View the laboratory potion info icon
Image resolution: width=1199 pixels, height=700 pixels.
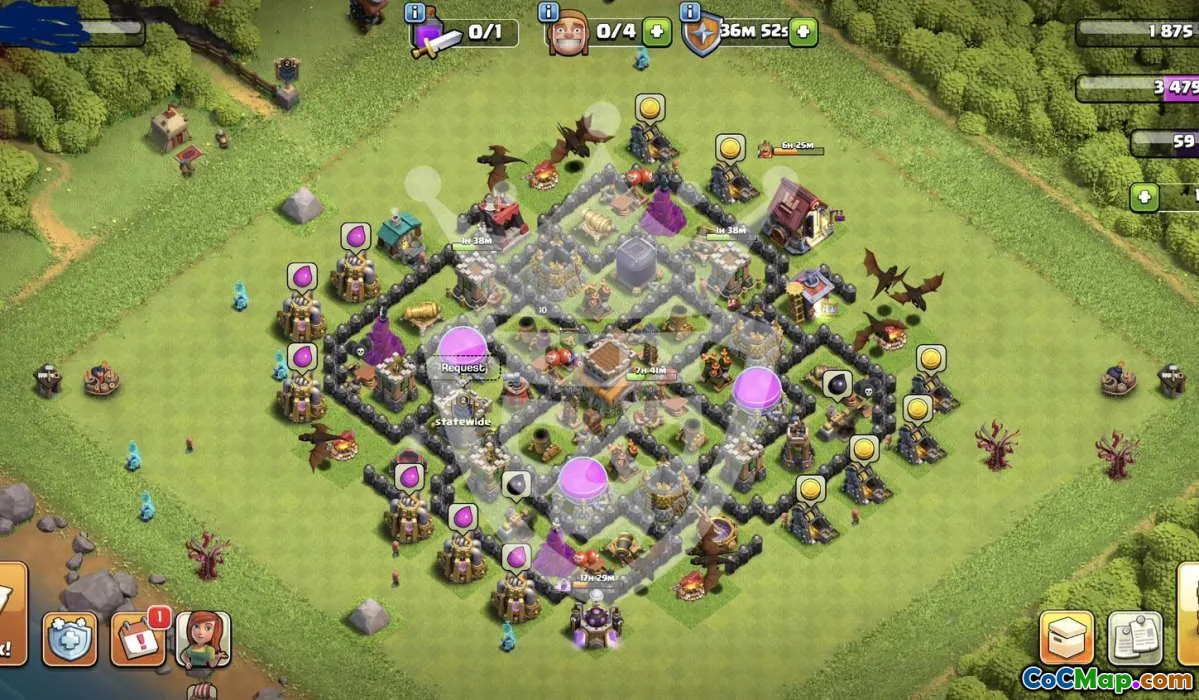(415, 12)
